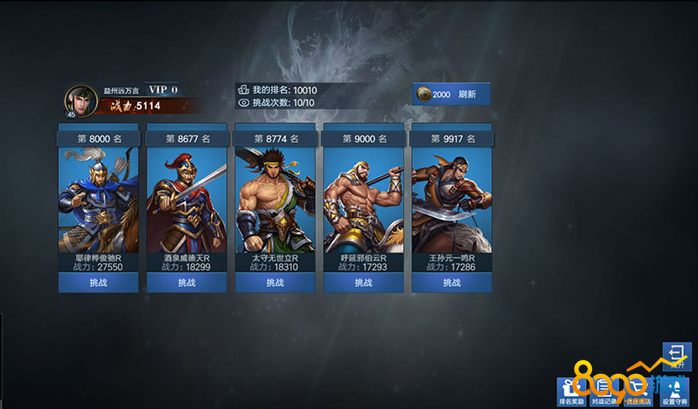This screenshot has height=409, width=698.
Task: Leave the arena with the exit button
Action: tap(676, 356)
